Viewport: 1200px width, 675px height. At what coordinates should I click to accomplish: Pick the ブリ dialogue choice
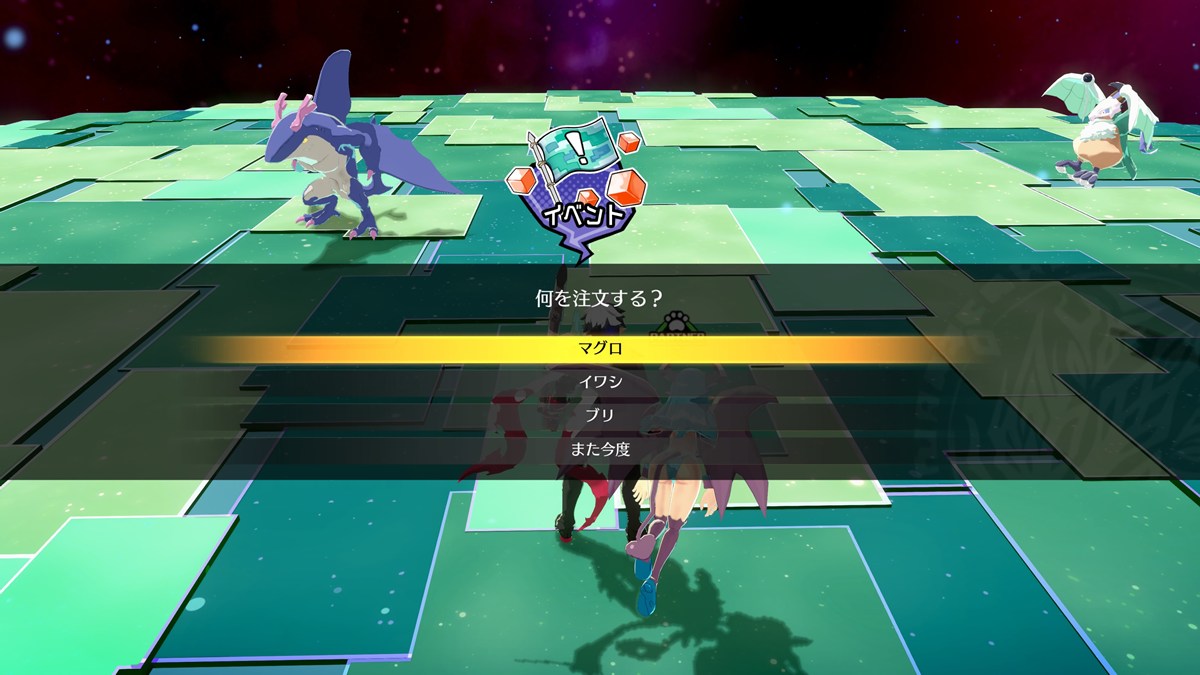(600, 415)
